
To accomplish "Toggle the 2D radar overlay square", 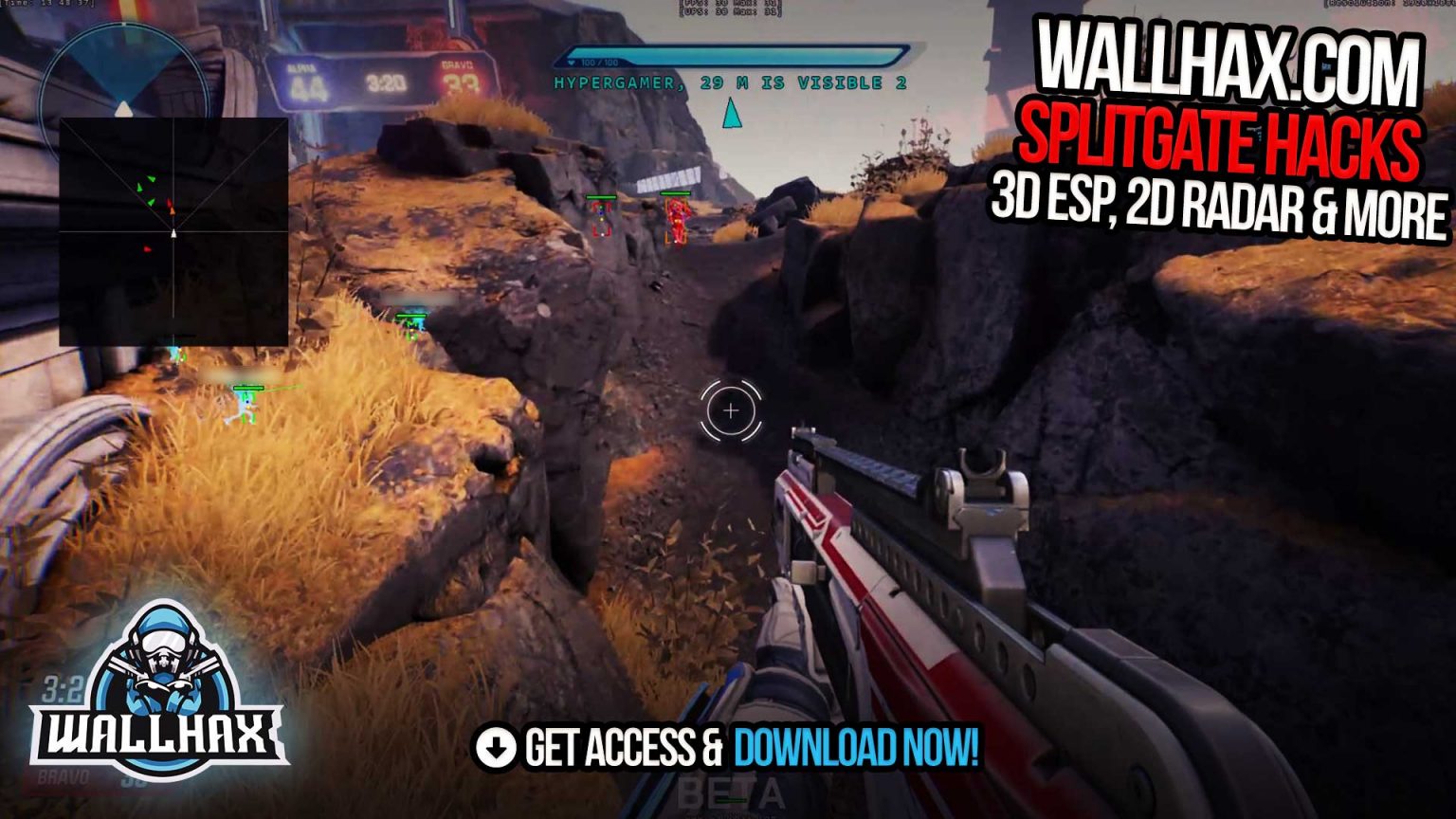I will 175,227.
